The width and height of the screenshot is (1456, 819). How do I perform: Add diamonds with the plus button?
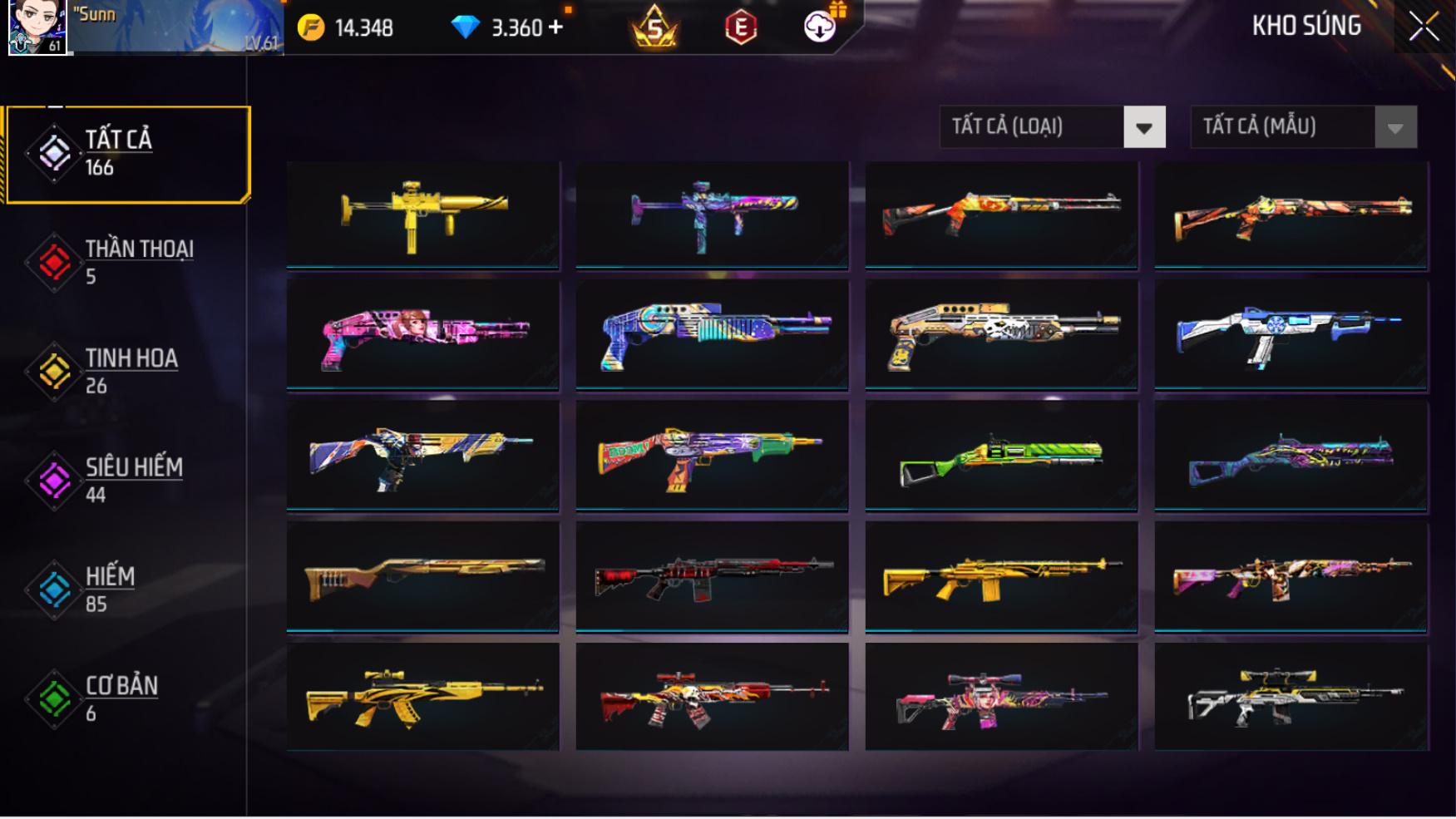[556, 27]
